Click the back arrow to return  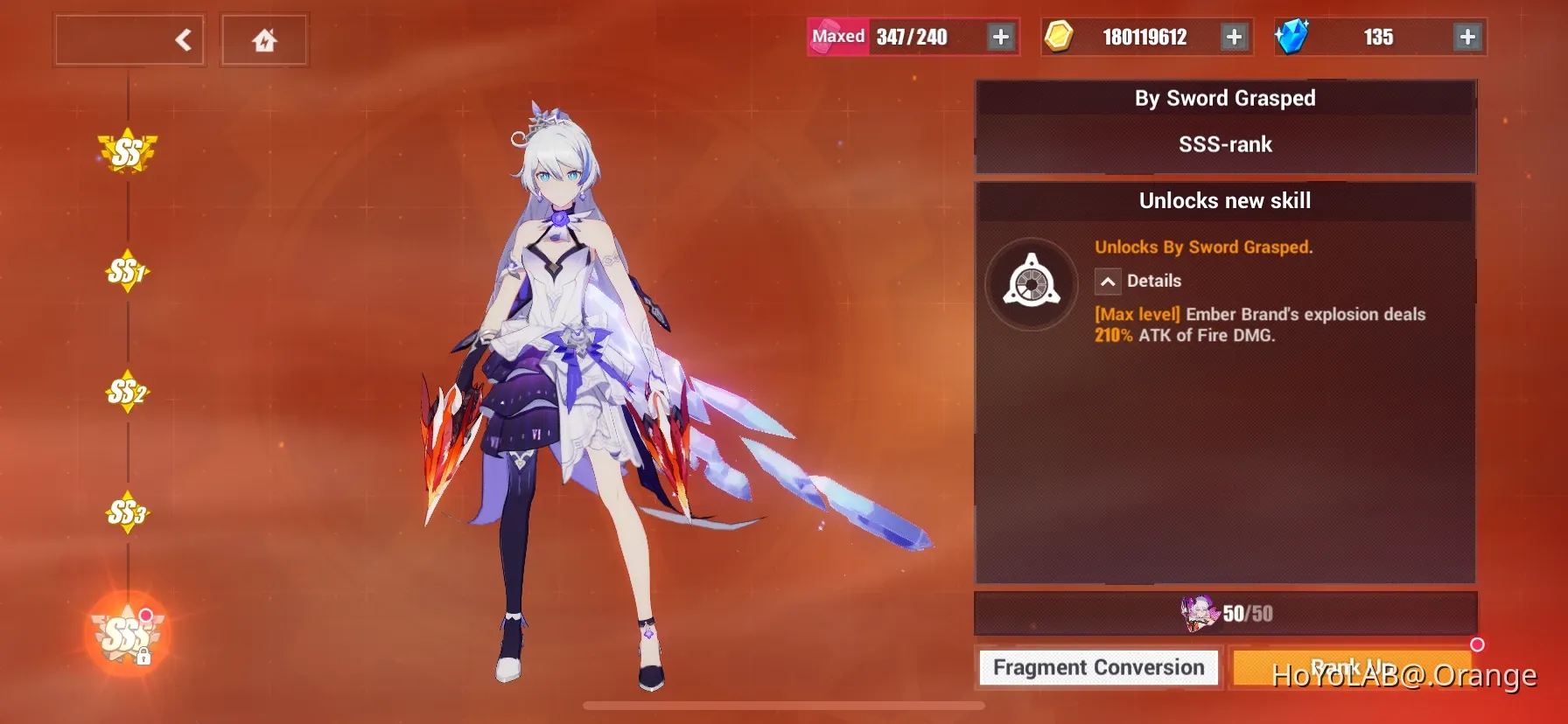coord(182,38)
